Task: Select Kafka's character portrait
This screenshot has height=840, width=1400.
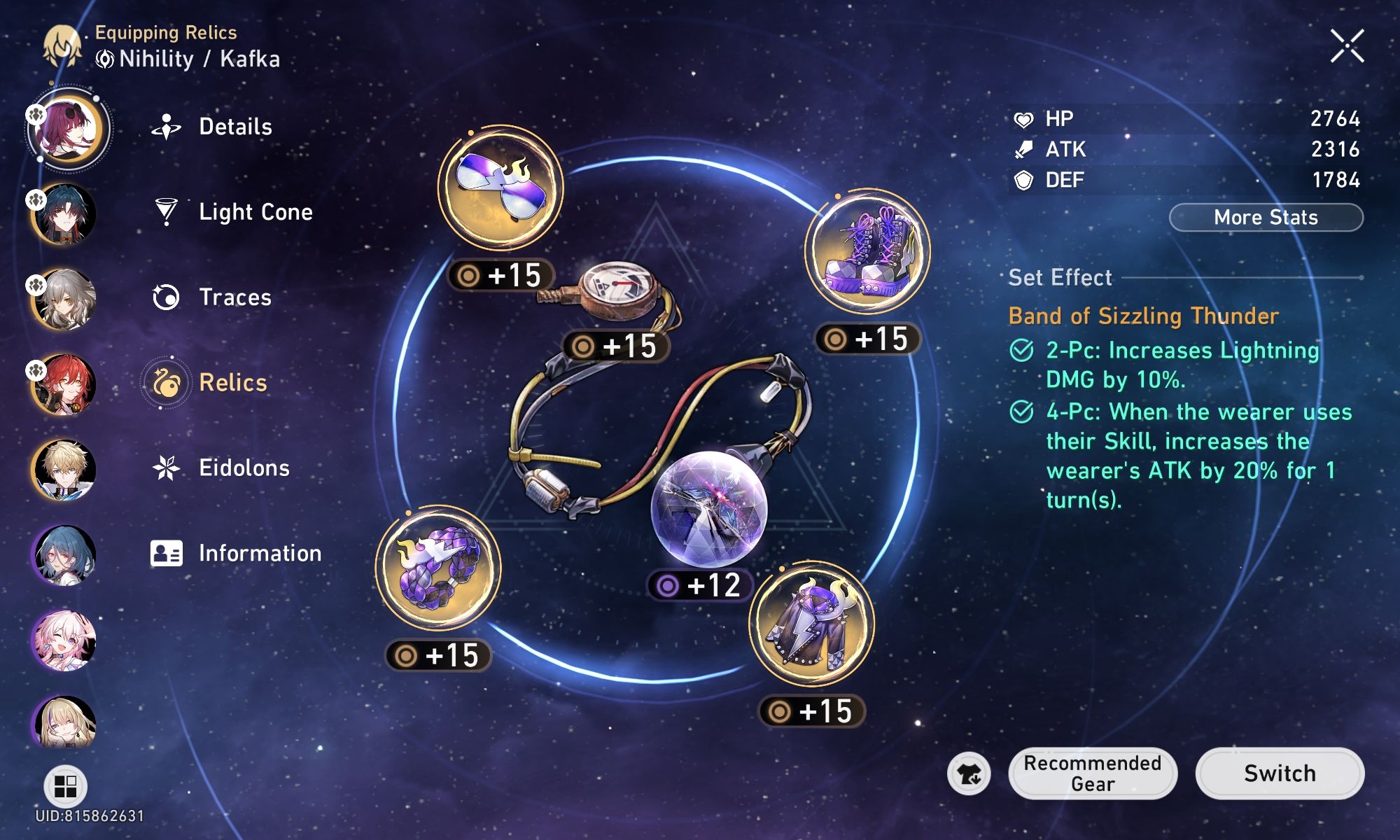Action: [67, 129]
